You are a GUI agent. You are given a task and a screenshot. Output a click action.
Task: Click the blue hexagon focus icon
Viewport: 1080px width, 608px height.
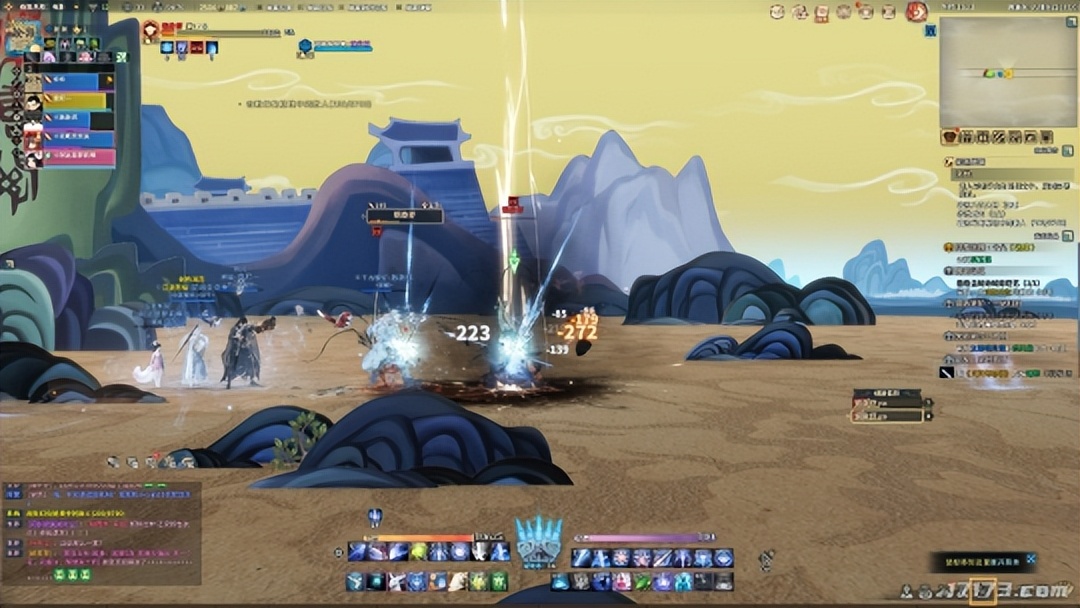pos(305,46)
